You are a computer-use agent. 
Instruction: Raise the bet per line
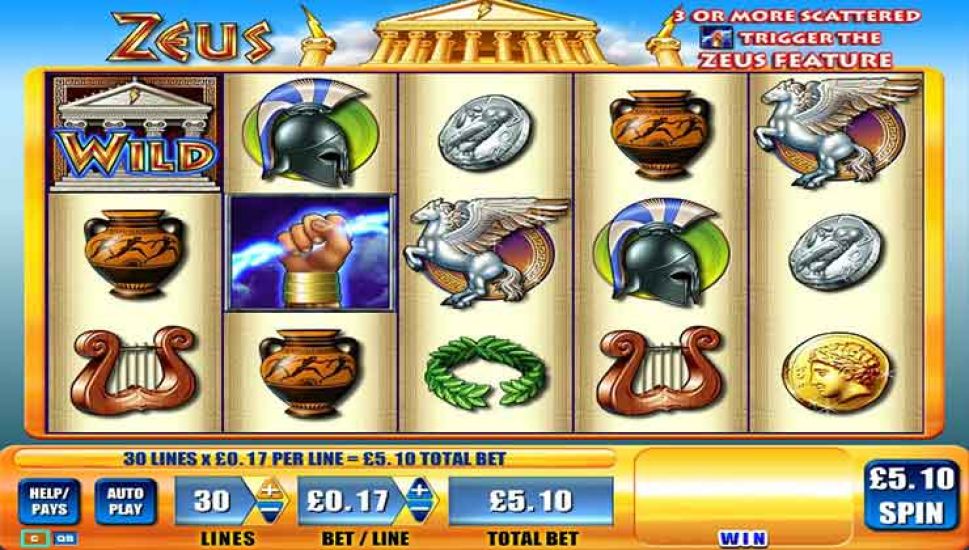[419, 490]
